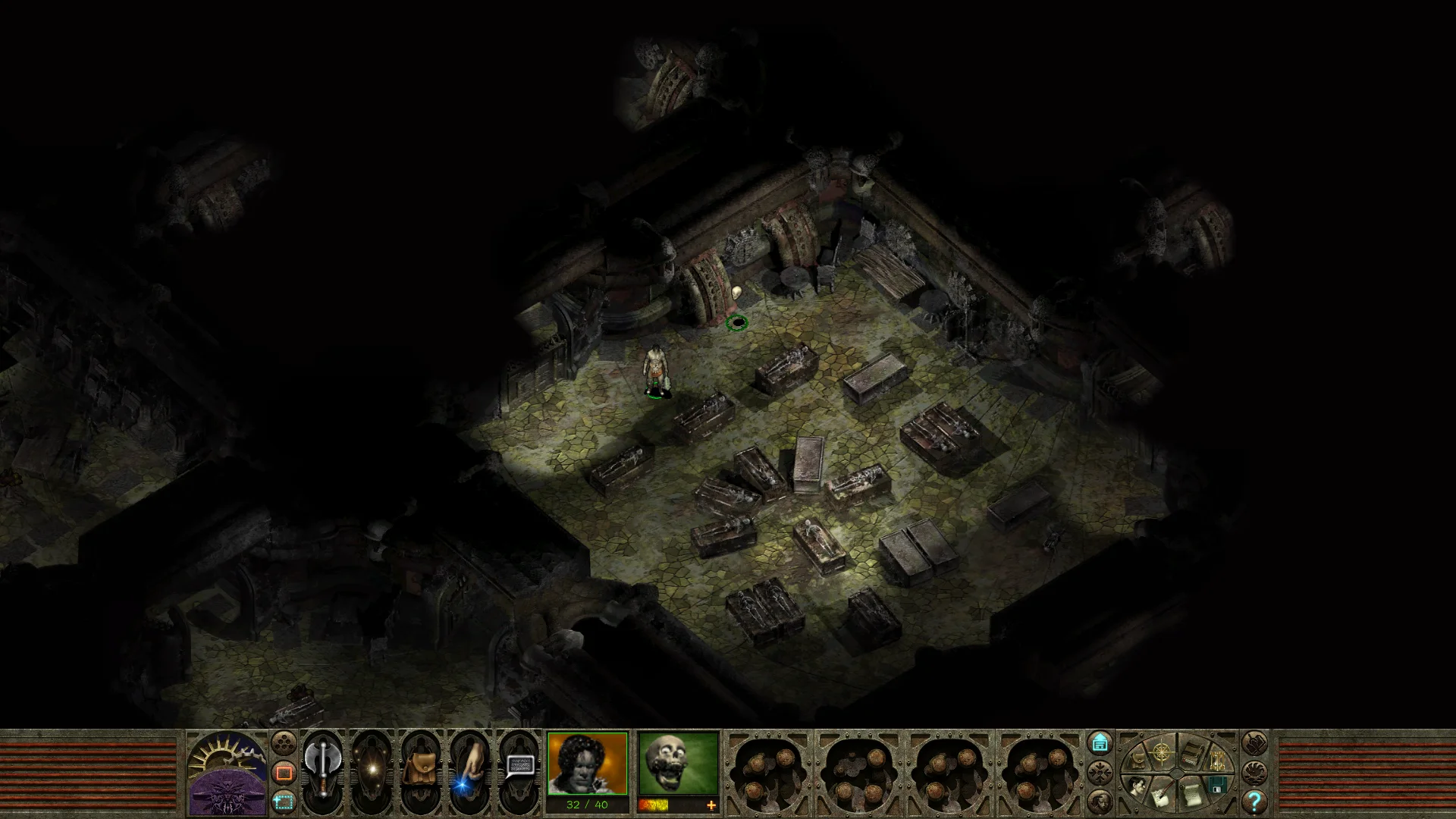Screen dimensions: 1456x819
Task: Click the four inward arrows button
Action: [1100, 773]
